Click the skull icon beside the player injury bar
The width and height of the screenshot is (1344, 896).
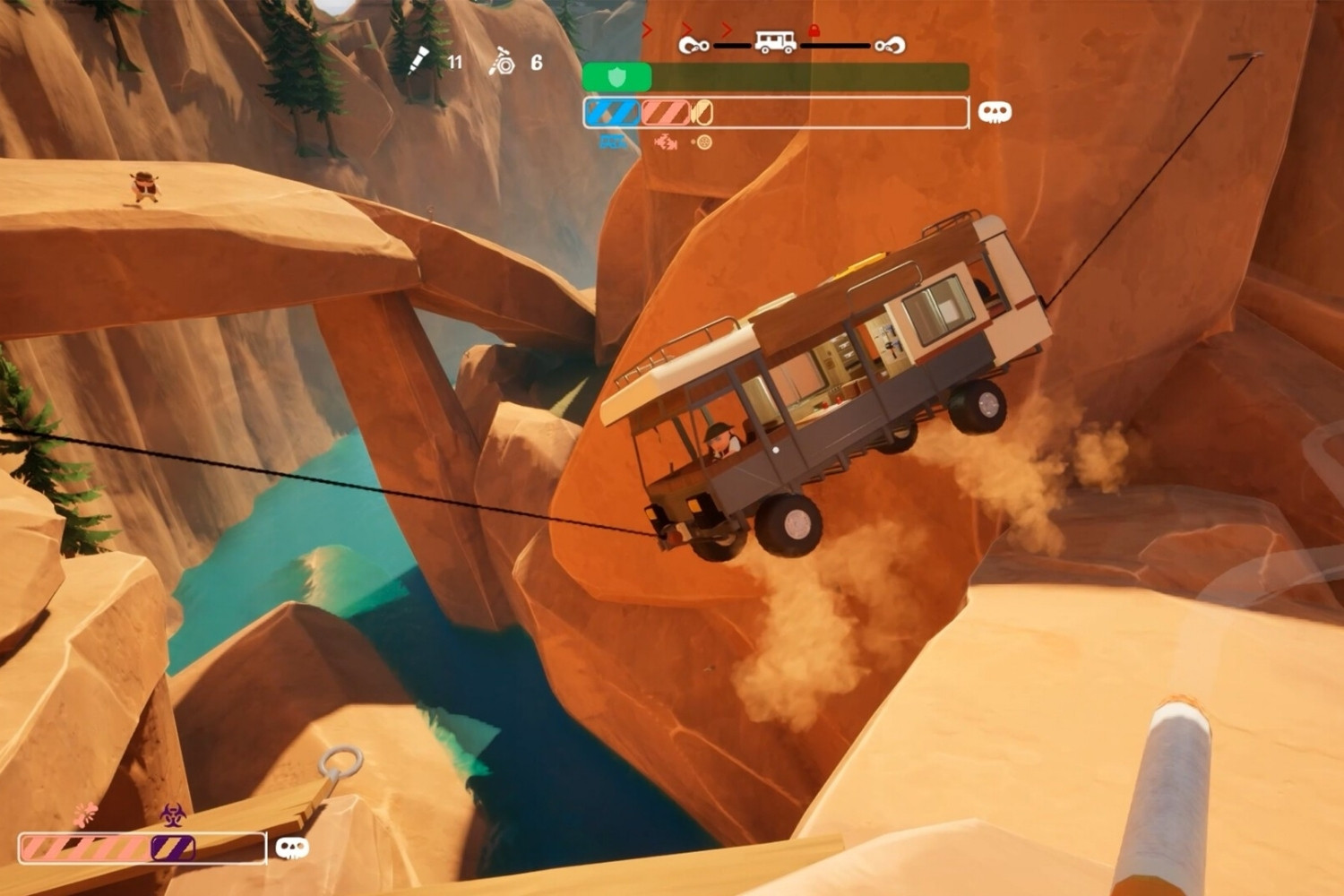click(291, 847)
